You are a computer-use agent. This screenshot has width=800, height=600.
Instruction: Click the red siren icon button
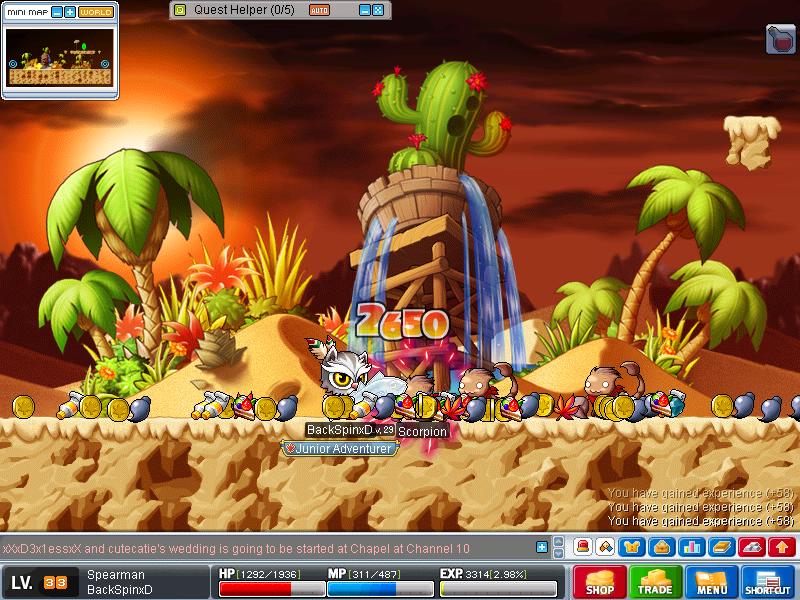pos(581,547)
